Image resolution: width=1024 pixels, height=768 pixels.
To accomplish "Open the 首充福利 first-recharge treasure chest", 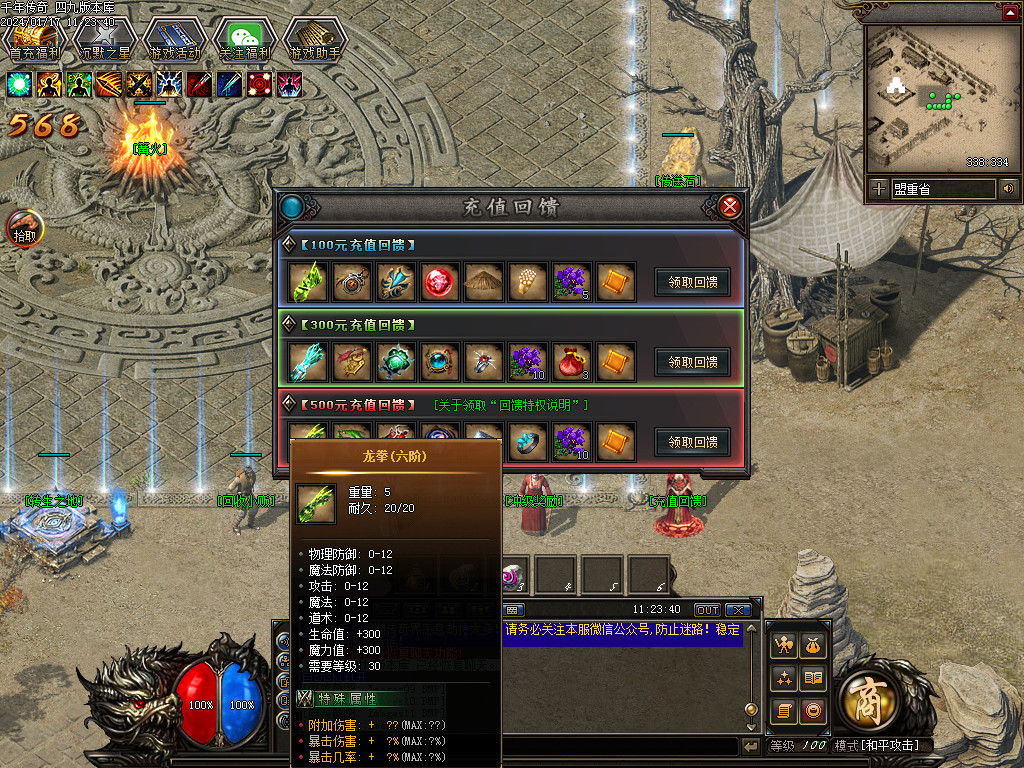I will click(34, 40).
